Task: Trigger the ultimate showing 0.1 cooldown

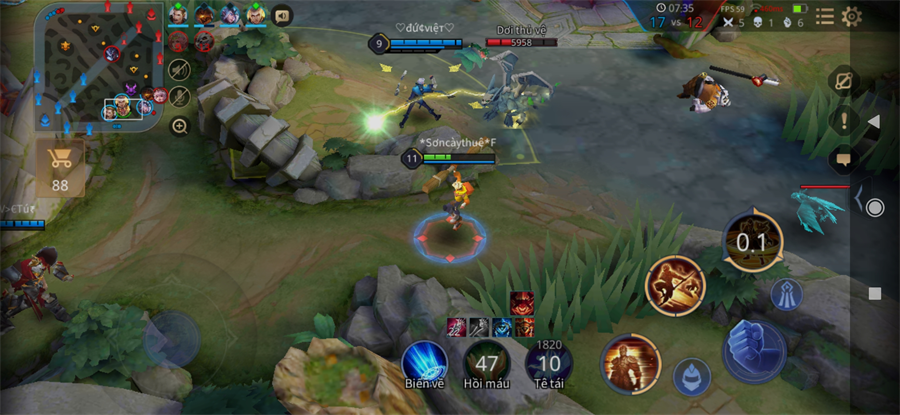Action: [753, 241]
